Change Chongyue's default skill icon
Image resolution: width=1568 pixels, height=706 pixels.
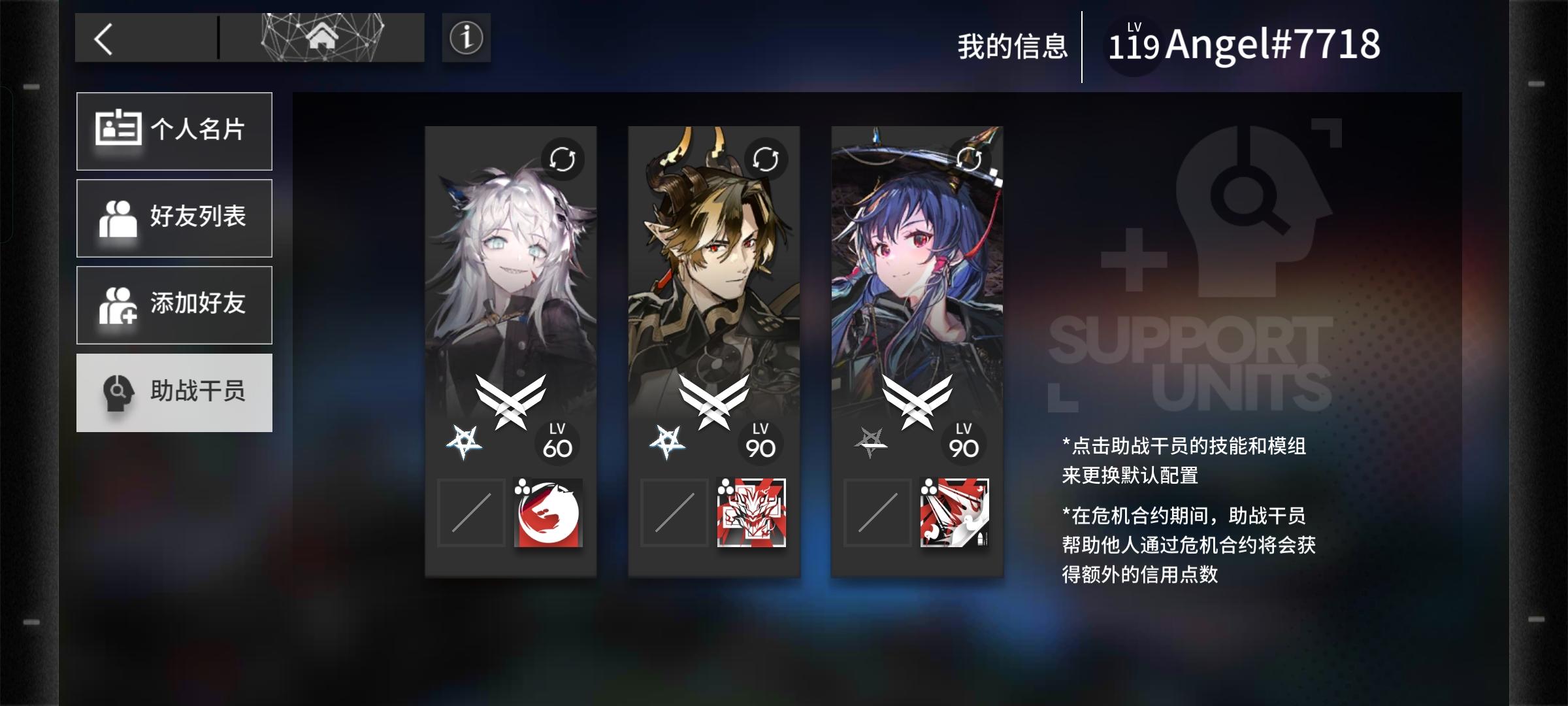coord(753,515)
